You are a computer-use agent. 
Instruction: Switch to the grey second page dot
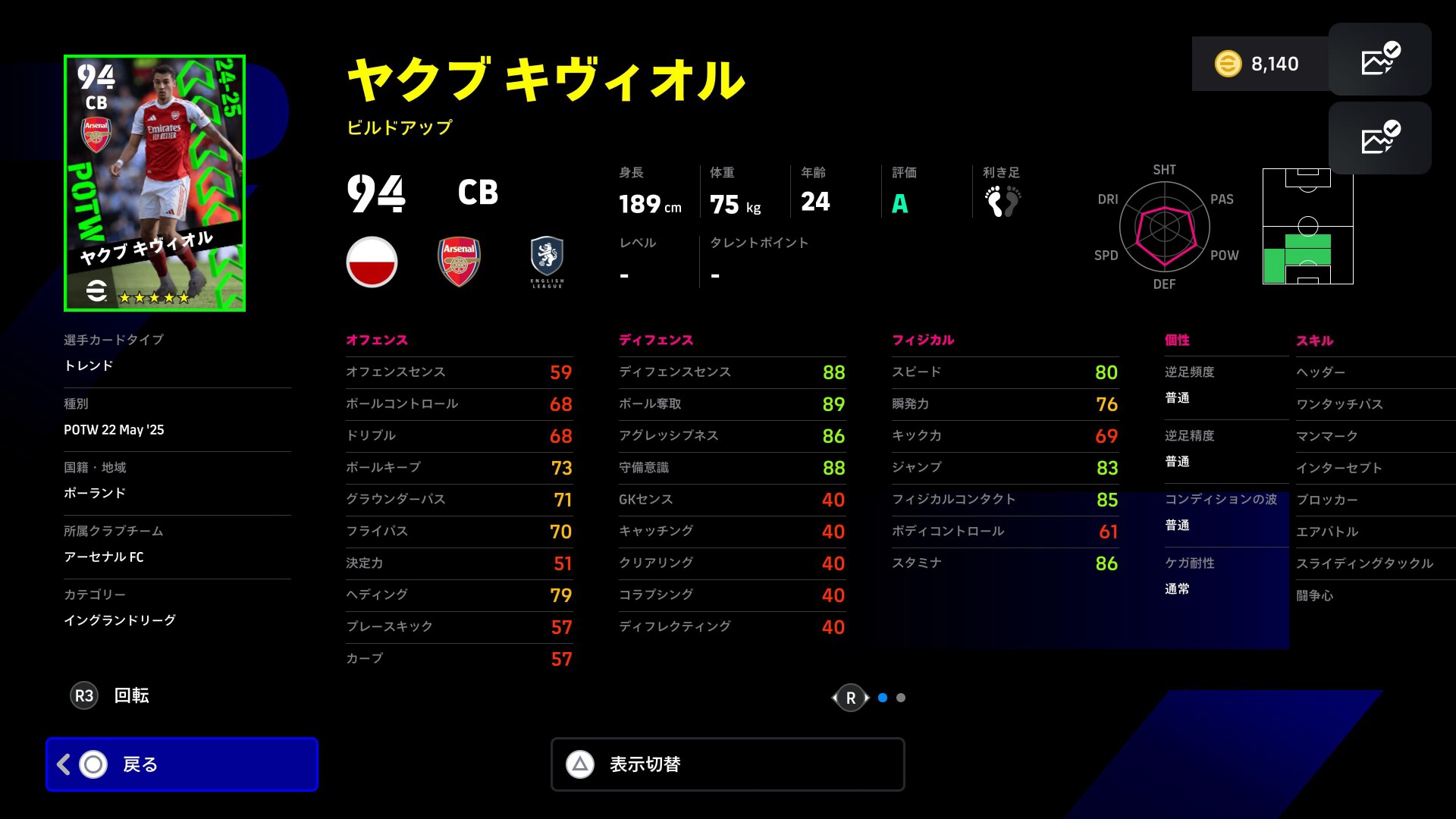(901, 698)
